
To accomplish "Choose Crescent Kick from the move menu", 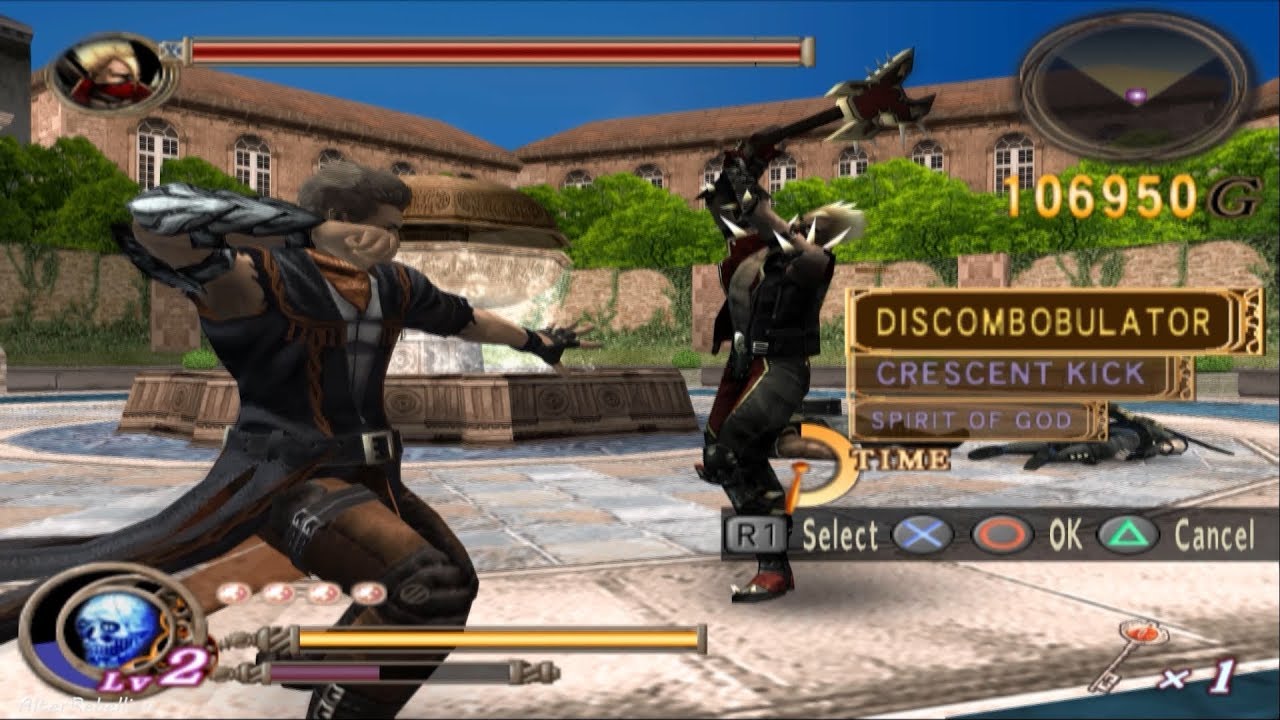I will (1010, 372).
